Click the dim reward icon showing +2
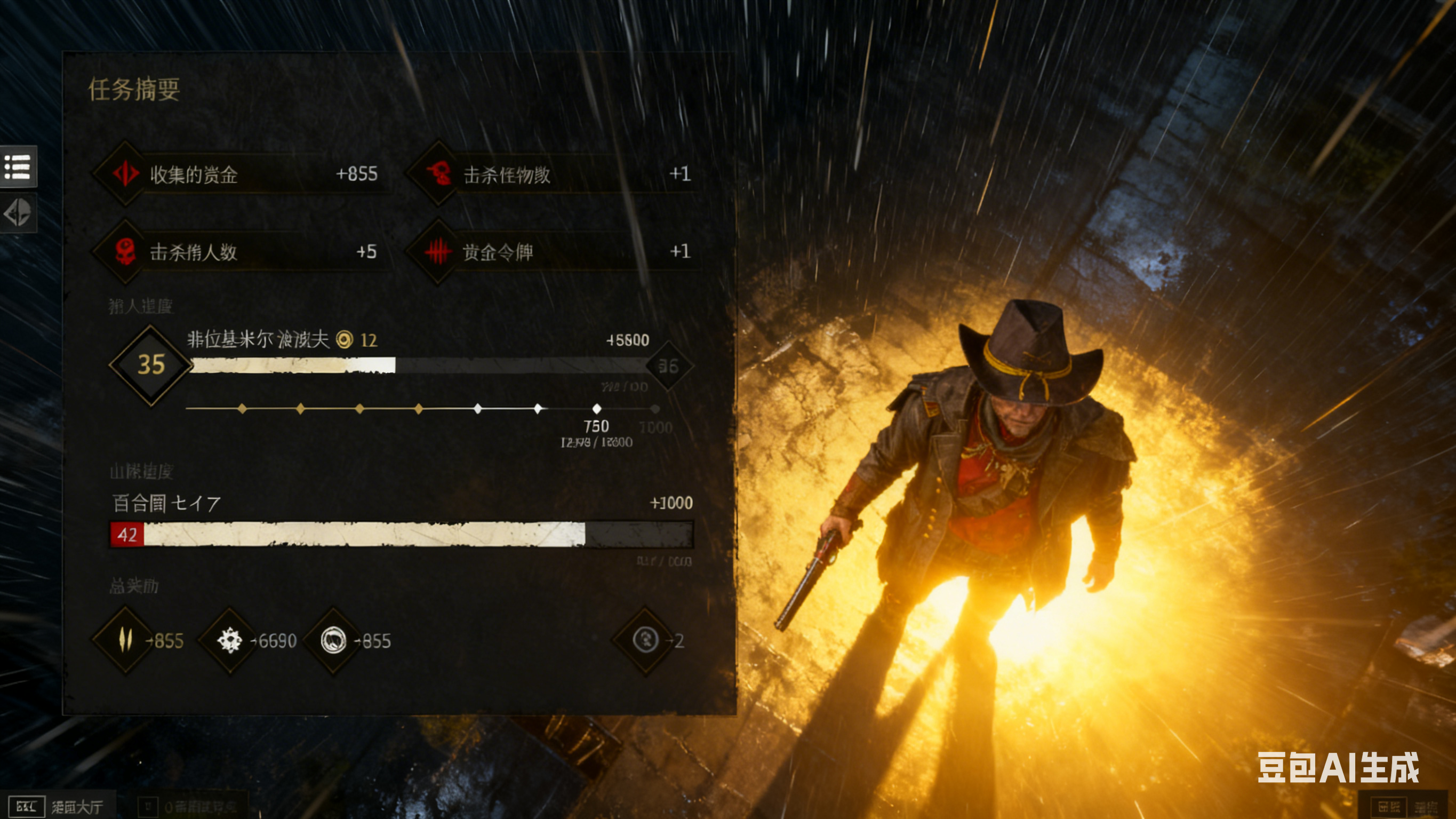Image resolution: width=1456 pixels, height=819 pixels. pyautogui.click(x=645, y=640)
